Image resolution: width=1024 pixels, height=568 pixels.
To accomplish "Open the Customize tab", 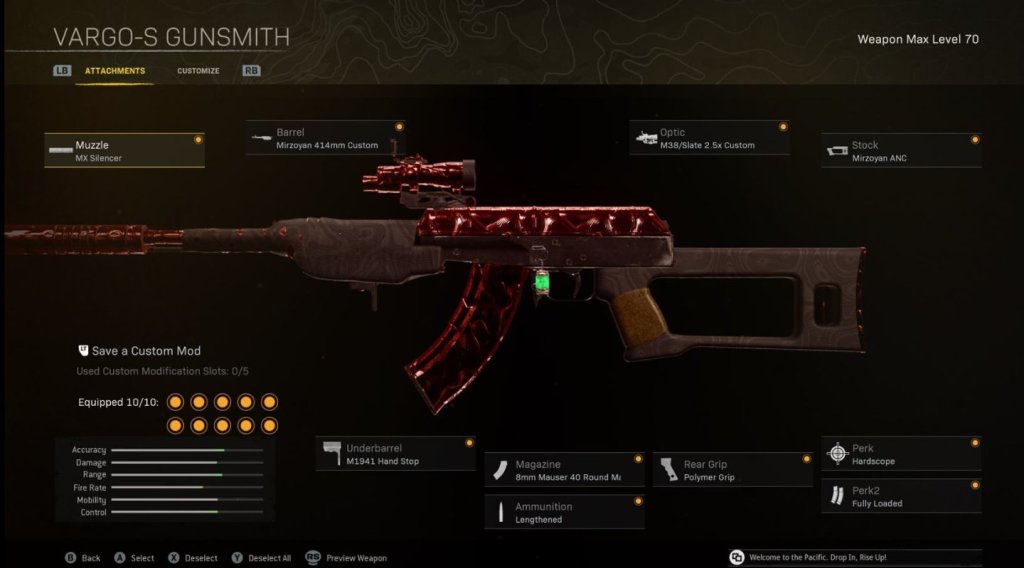I will (198, 71).
